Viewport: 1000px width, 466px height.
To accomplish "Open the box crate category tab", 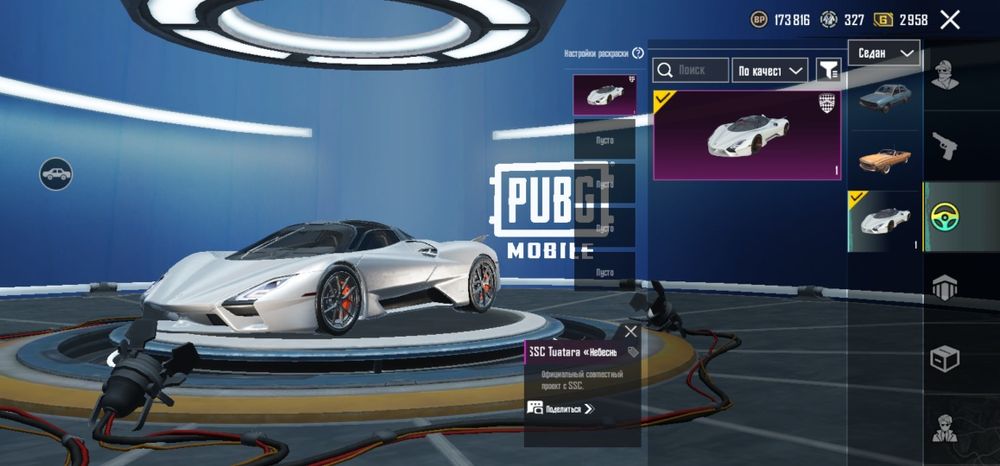I will (945, 357).
